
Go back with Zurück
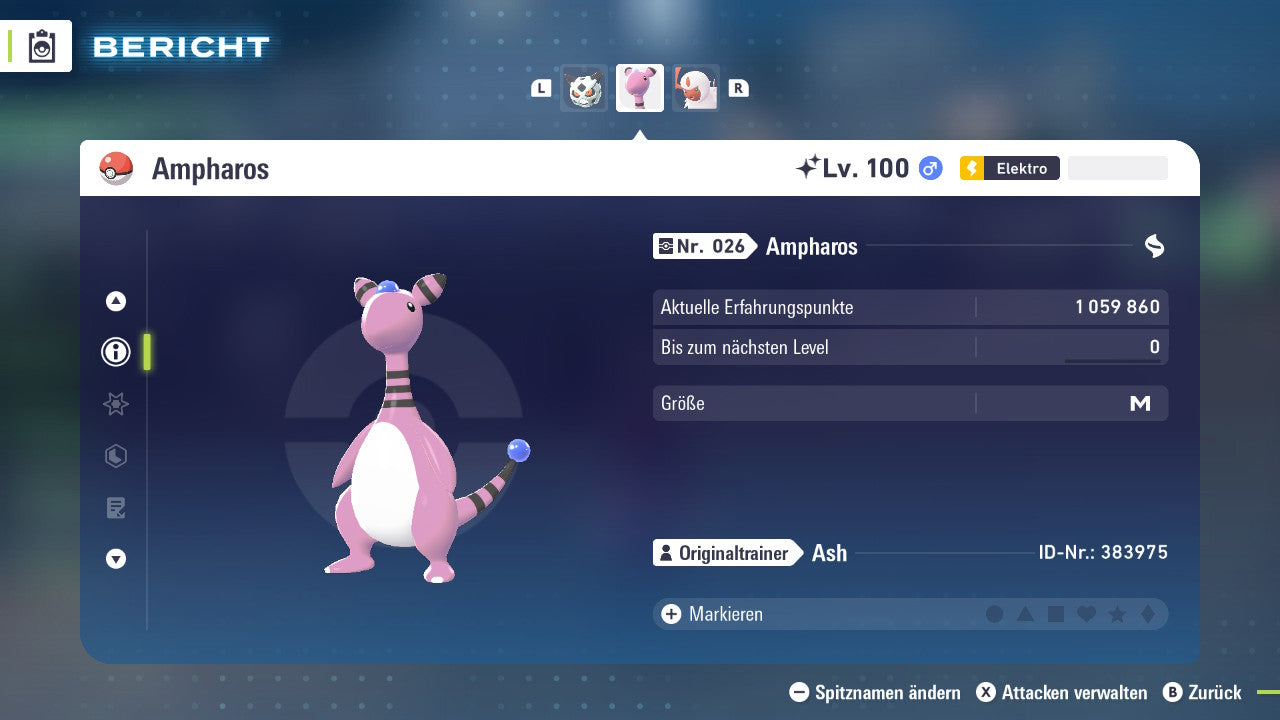(1202, 693)
